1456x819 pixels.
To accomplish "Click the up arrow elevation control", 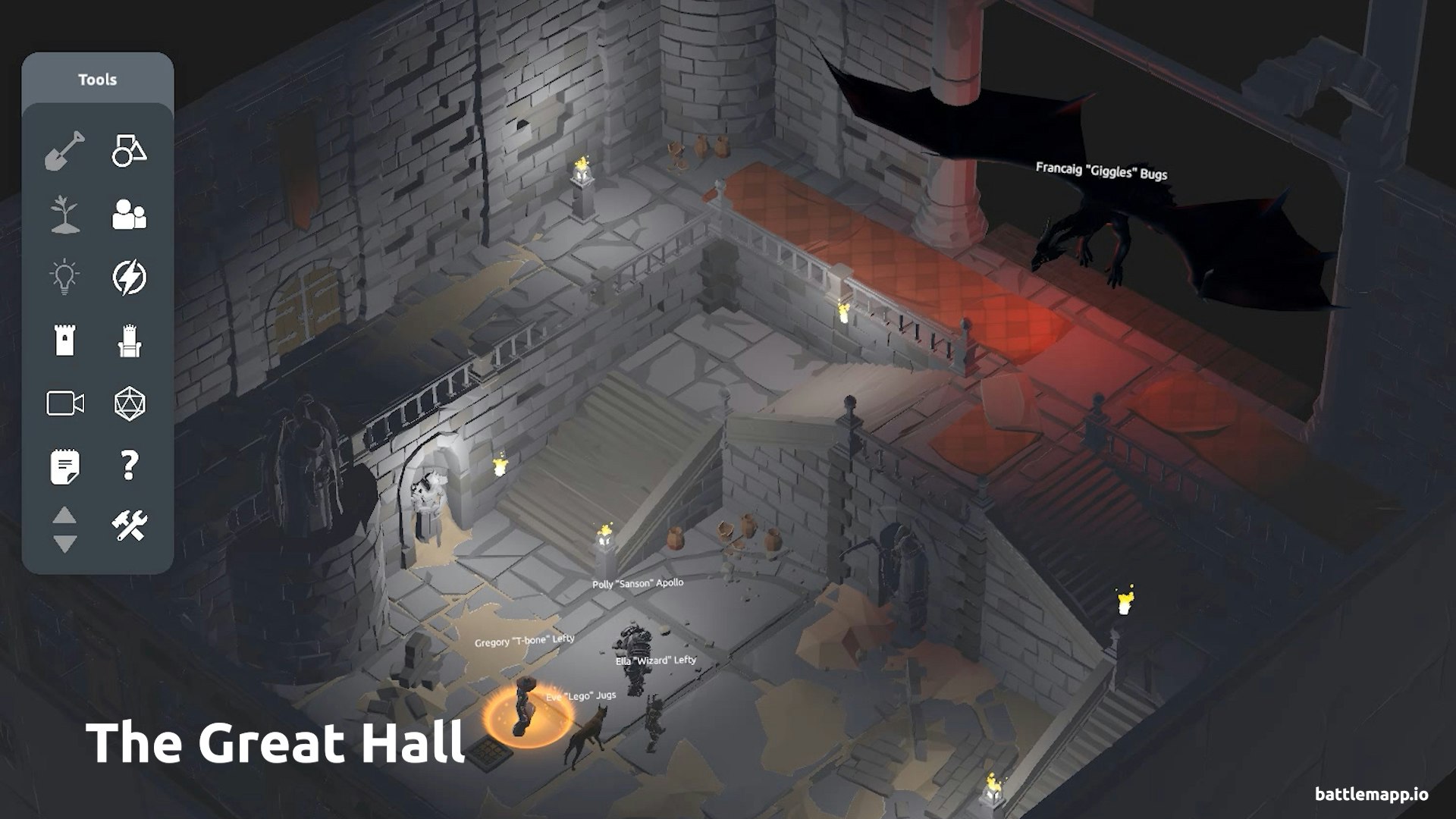I will [x=64, y=516].
